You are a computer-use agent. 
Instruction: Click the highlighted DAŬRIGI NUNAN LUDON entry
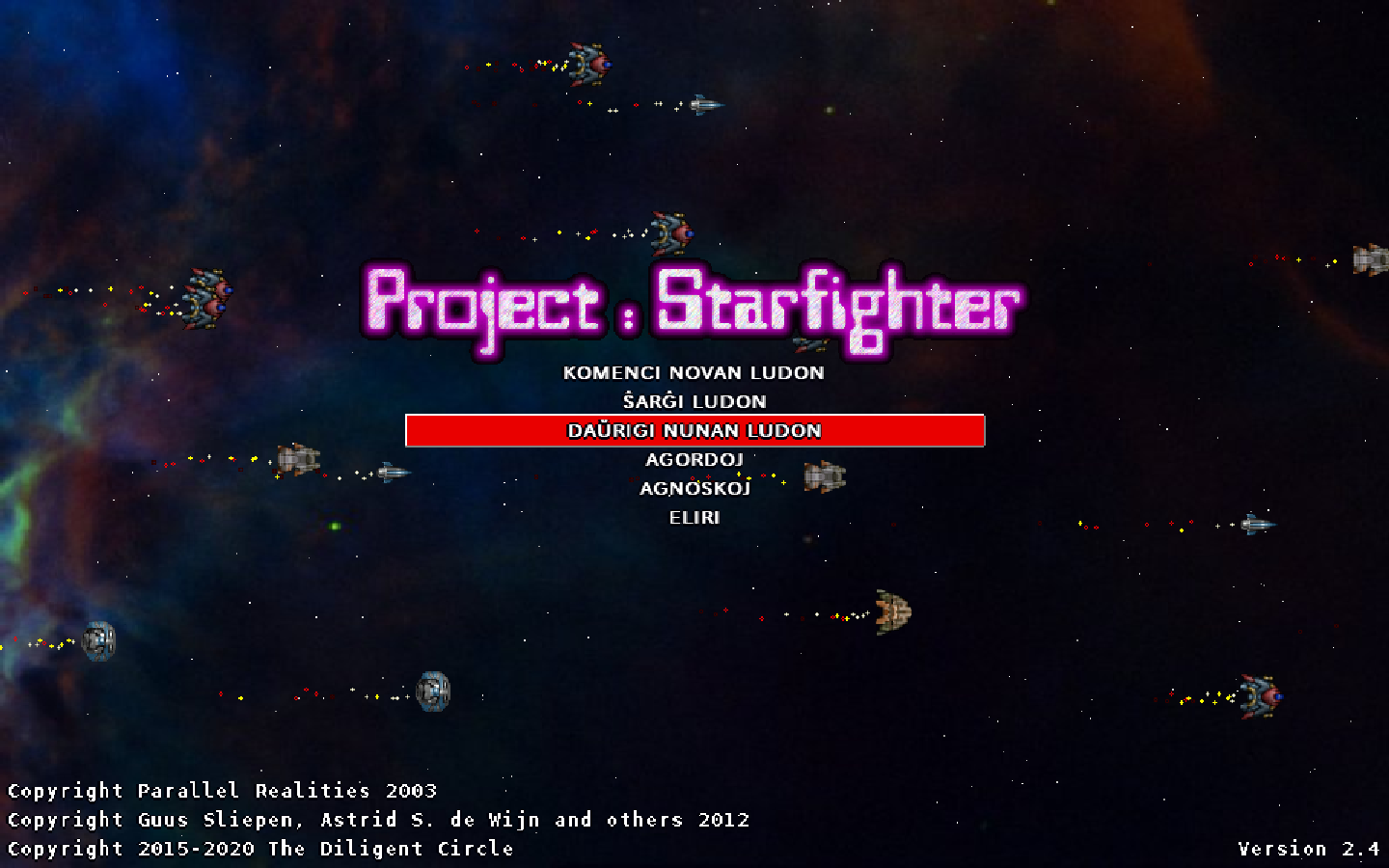(x=694, y=431)
